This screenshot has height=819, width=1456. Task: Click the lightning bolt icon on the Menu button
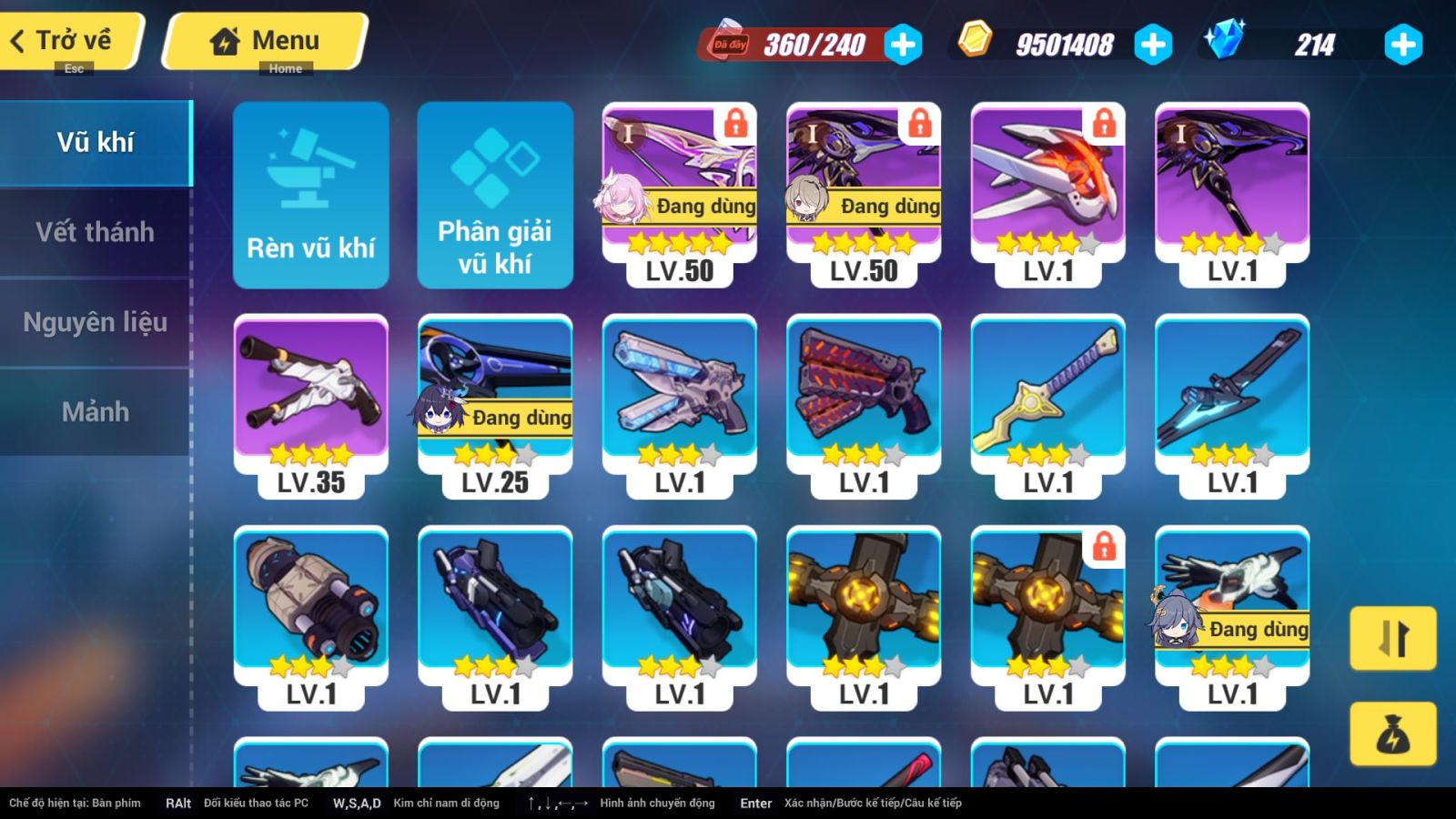pyautogui.click(x=223, y=39)
